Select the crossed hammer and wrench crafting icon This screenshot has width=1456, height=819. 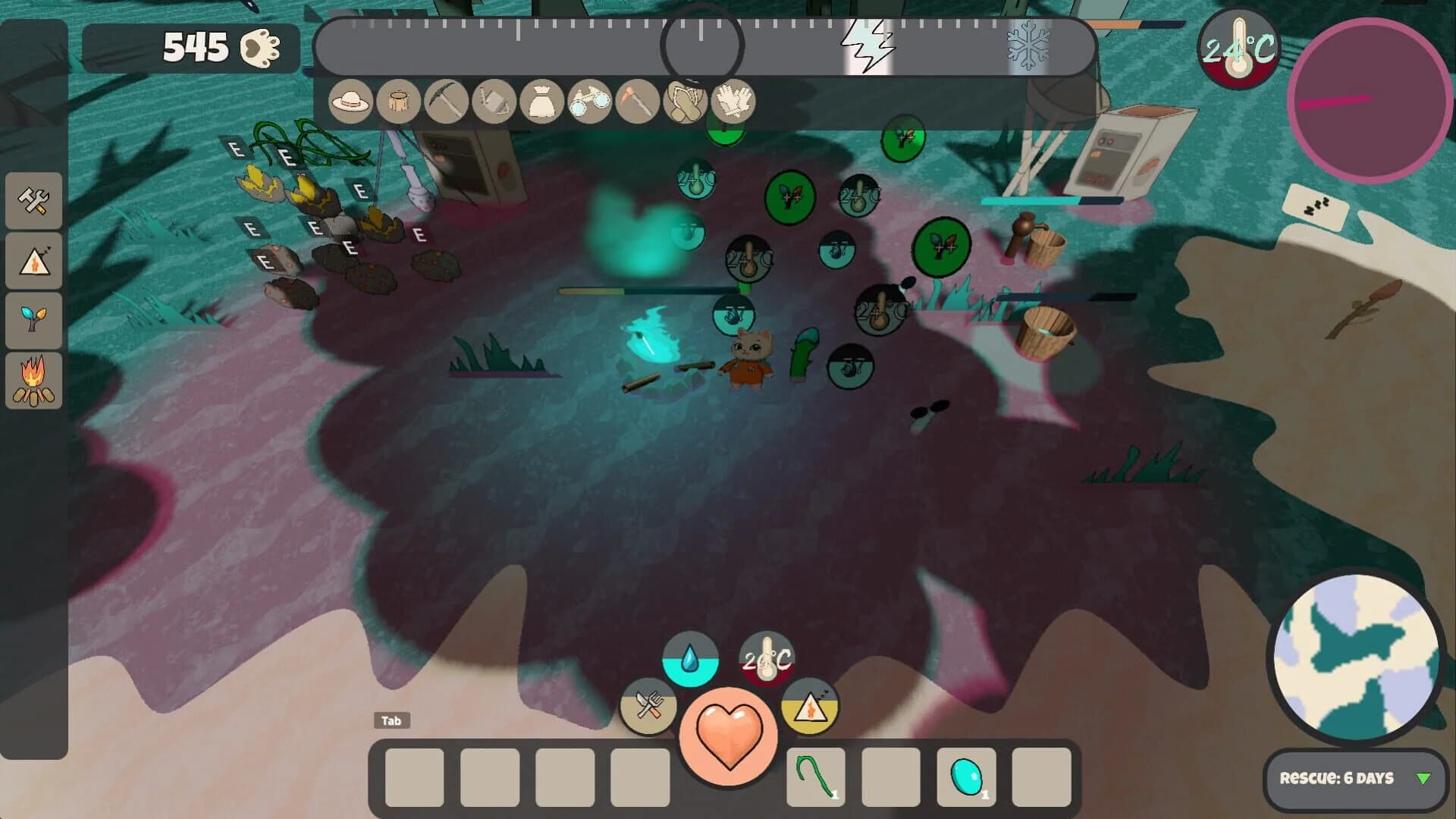34,202
